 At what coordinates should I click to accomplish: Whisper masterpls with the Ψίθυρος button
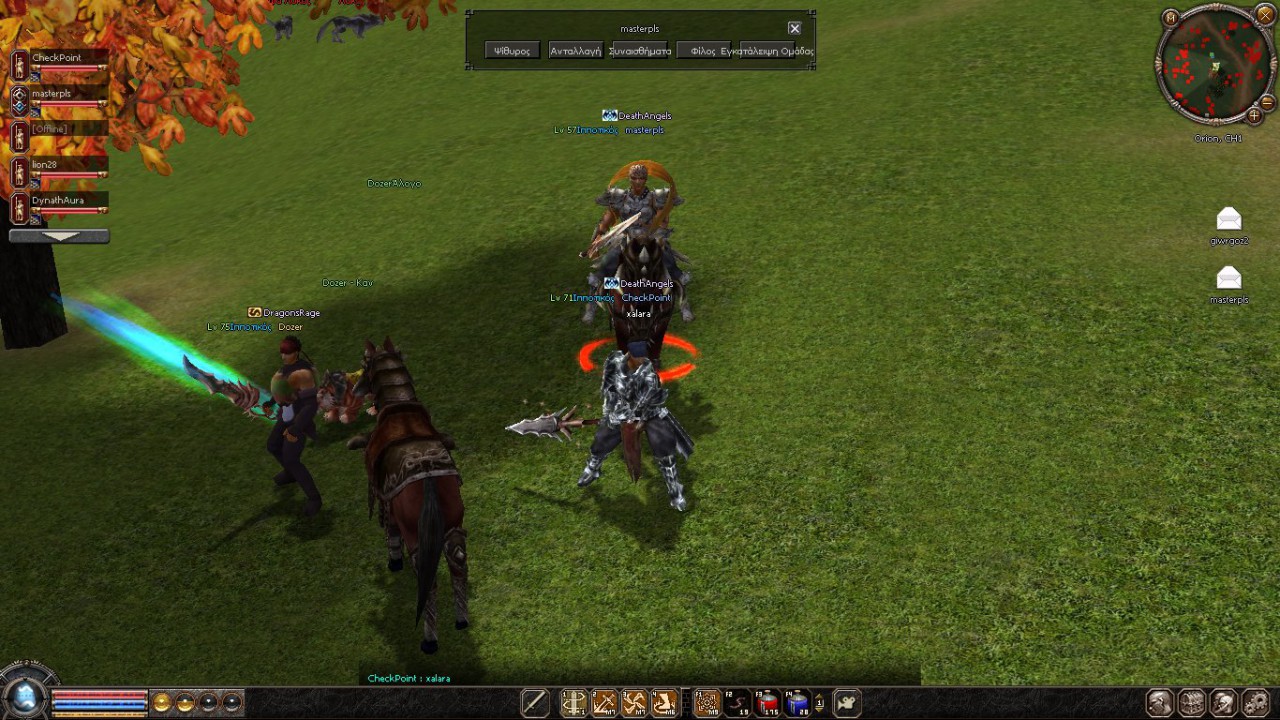[x=512, y=51]
